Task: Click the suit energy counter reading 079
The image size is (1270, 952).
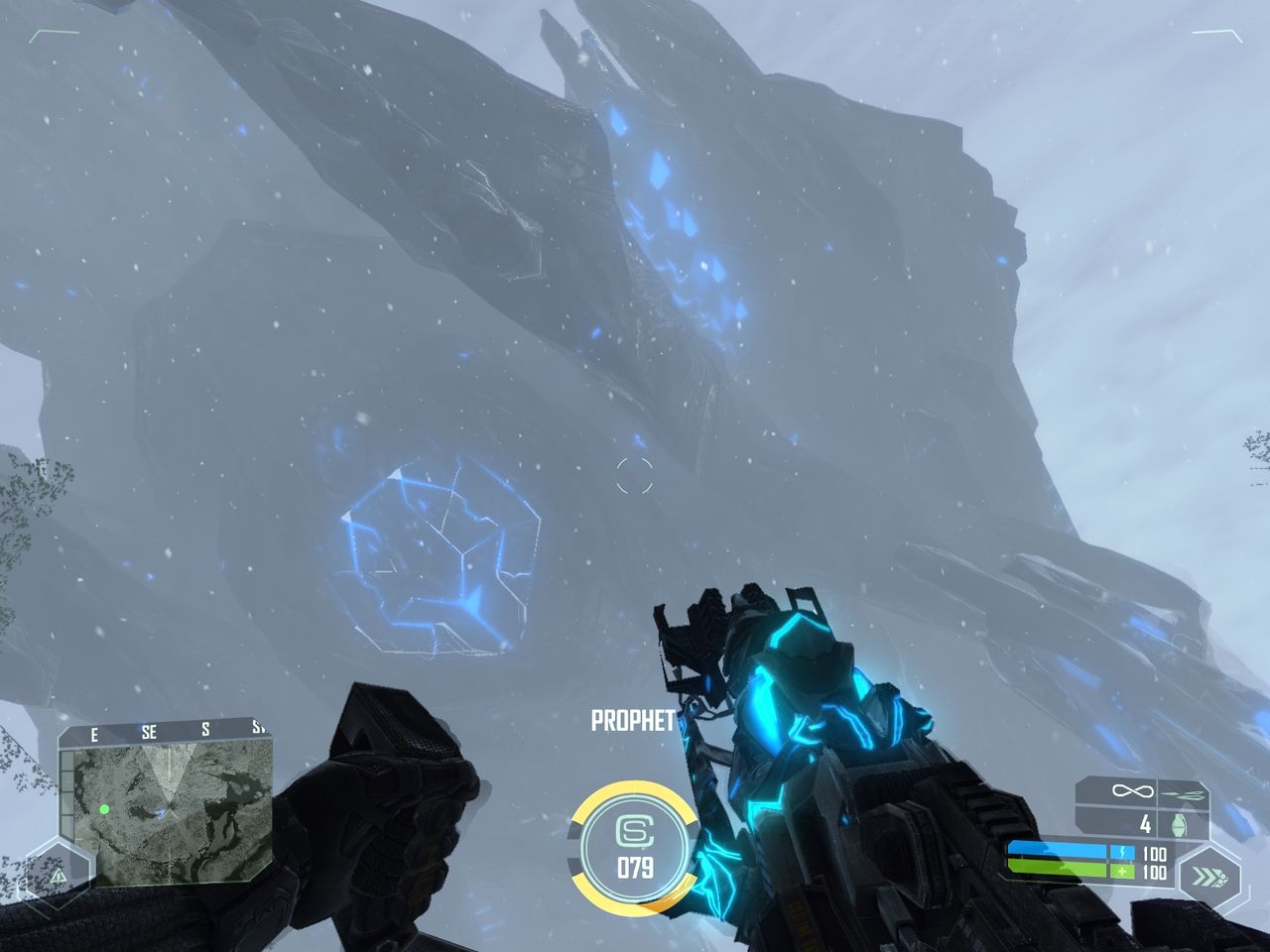Action: point(635,866)
